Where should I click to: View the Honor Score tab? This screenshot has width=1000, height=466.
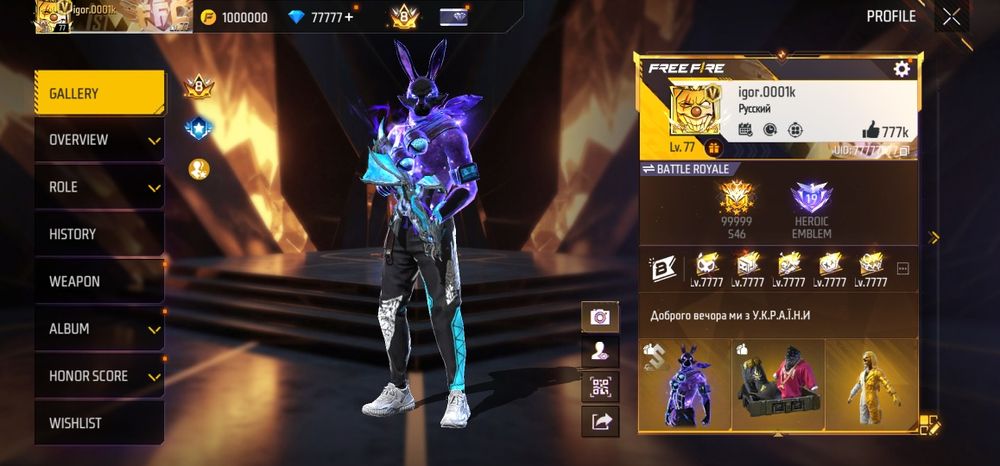pyautogui.click(x=99, y=376)
